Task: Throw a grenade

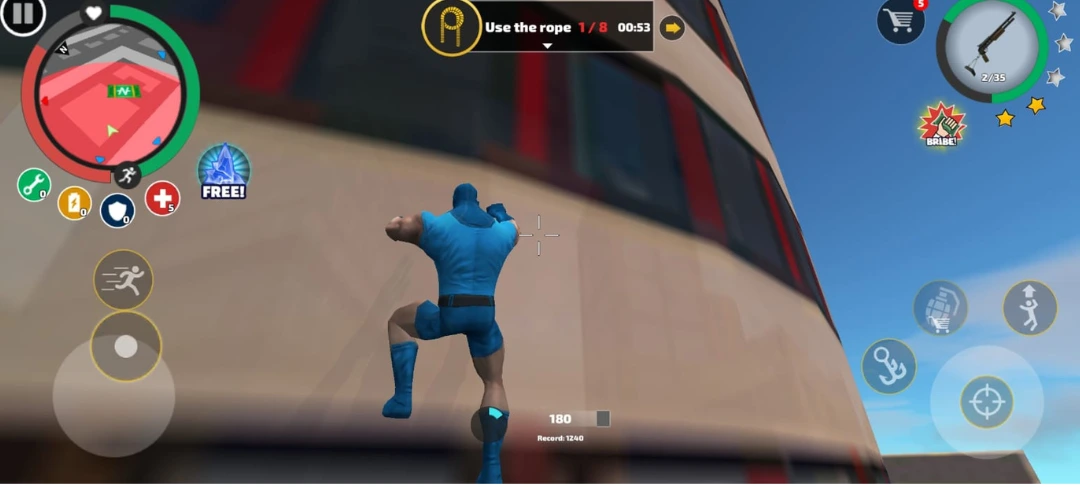Action: (x=940, y=307)
